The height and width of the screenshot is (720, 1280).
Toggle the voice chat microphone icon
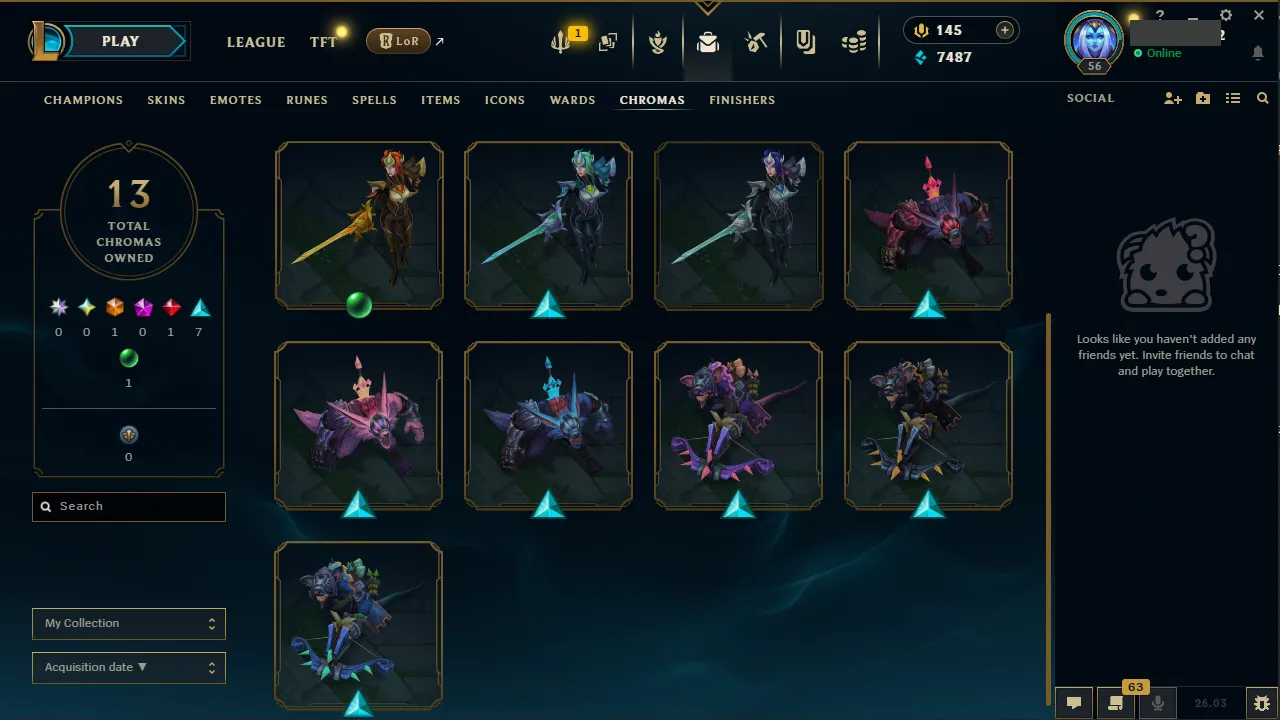pyautogui.click(x=1158, y=703)
